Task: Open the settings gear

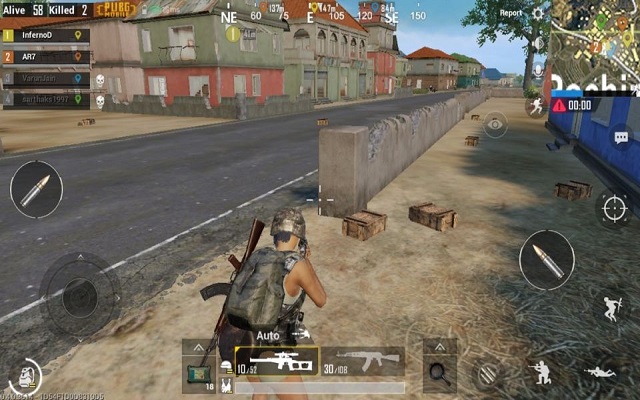Action: tap(539, 14)
